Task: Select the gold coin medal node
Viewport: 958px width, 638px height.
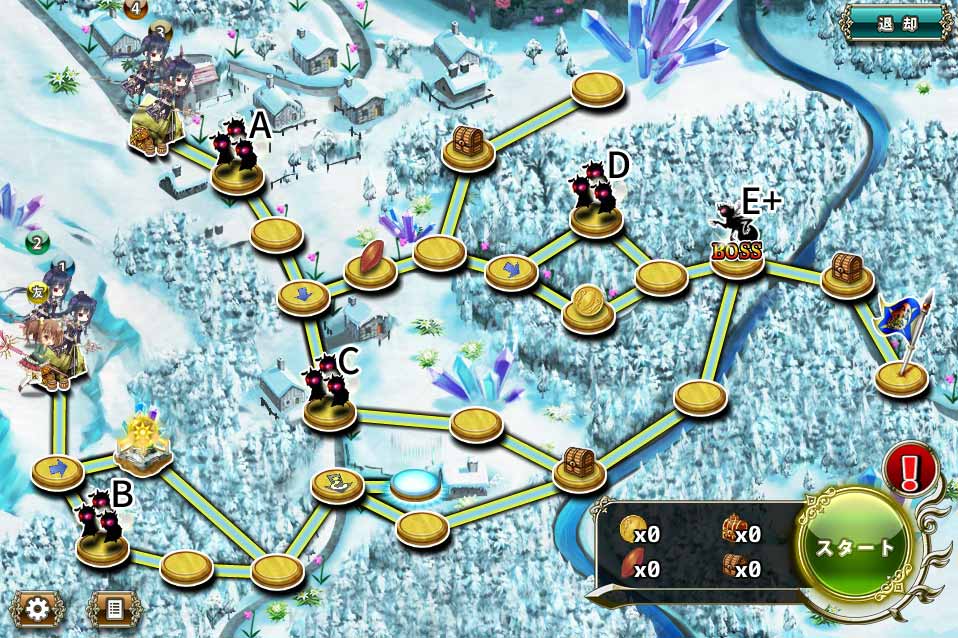Action: click(588, 303)
